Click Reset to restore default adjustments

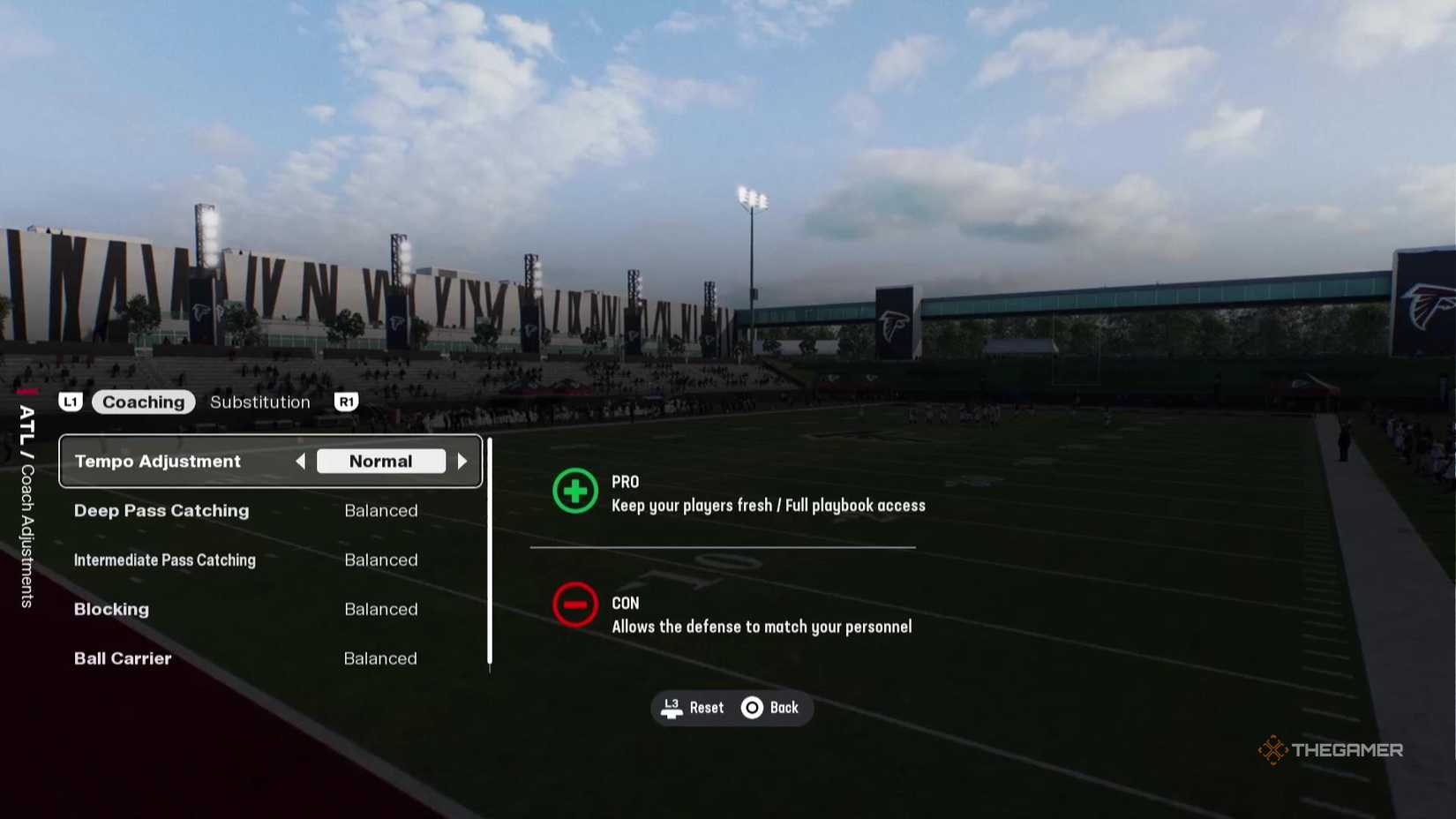tap(705, 707)
